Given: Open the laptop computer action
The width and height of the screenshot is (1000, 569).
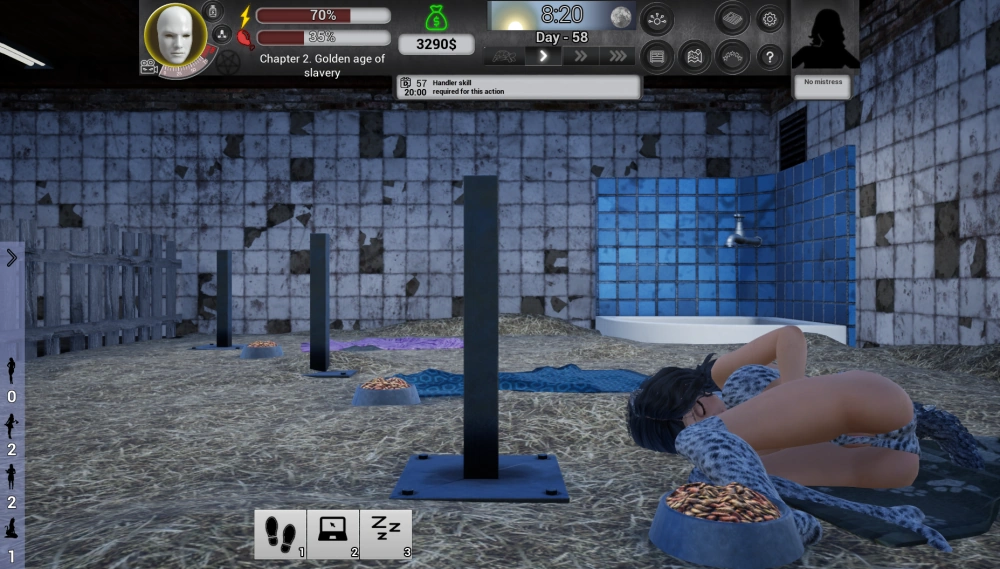Looking at the screenshot, I should (x=333, y=534).
